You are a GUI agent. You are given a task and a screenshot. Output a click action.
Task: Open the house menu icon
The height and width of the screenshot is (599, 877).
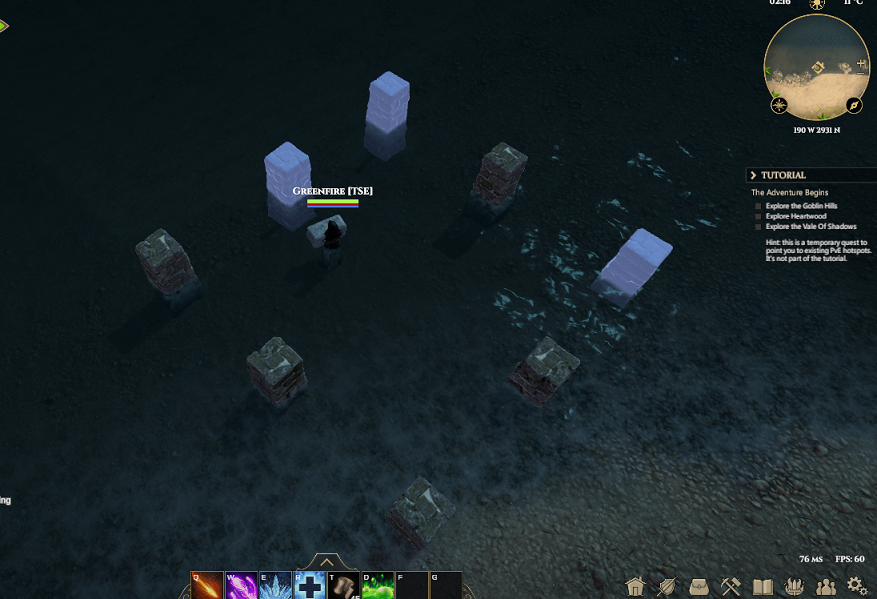pyautogui.click(x=635, y=586)
